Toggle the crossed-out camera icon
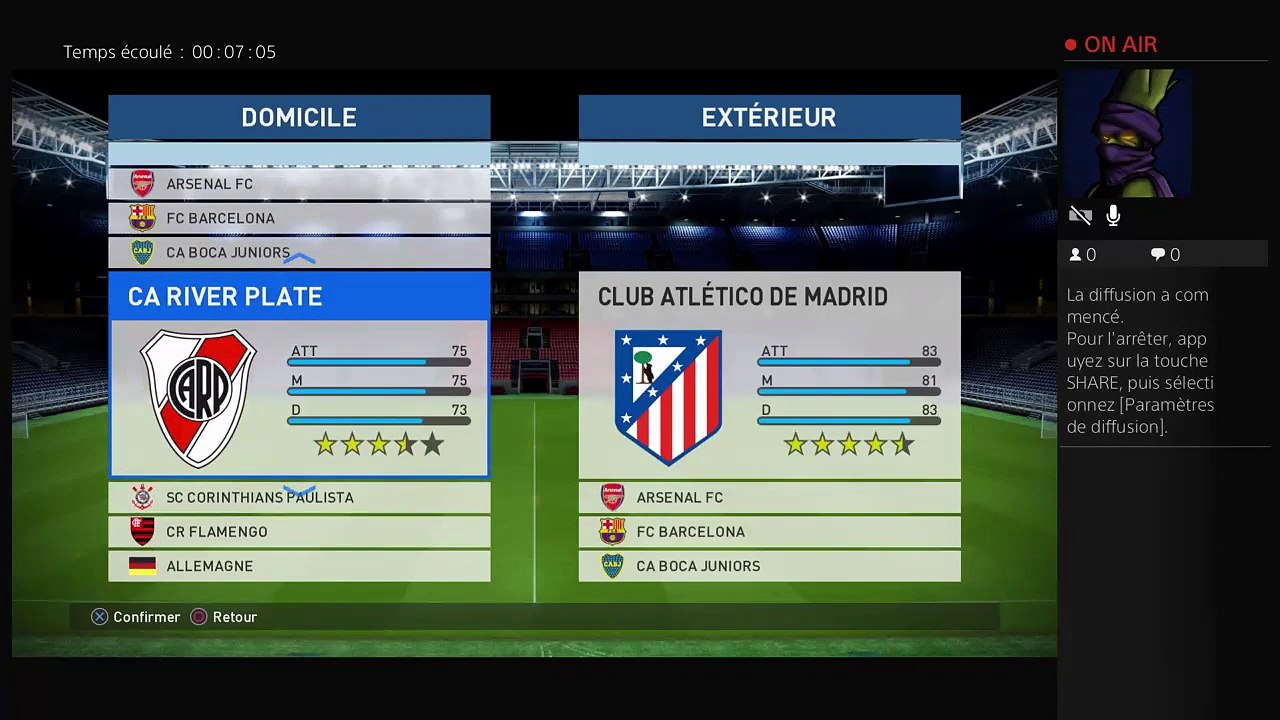The width and height of the screenshot is (1280, 720). tap(1080, 216)
